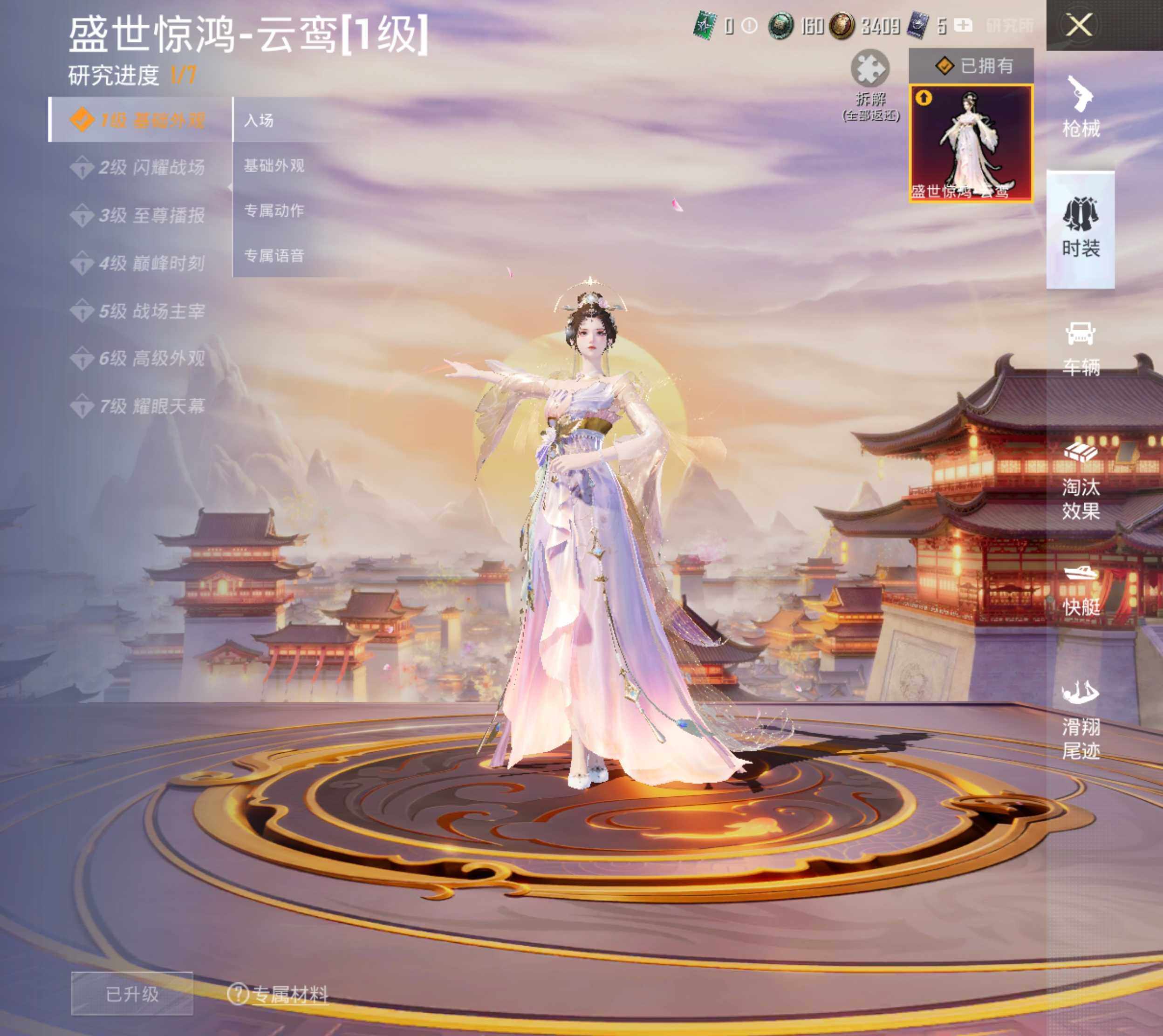Select the 4级 巅峰时刻 level

pos(139,263)
